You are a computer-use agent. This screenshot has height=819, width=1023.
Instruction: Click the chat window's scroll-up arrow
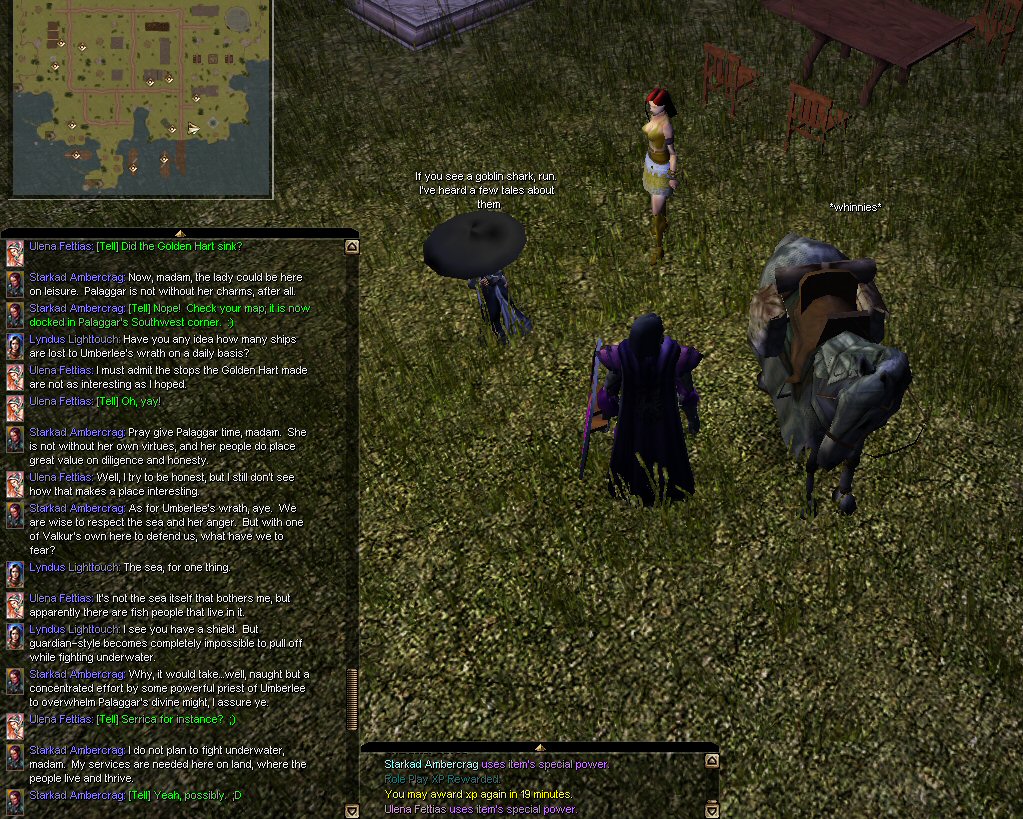pyautogui.click(x=351, y=246)
